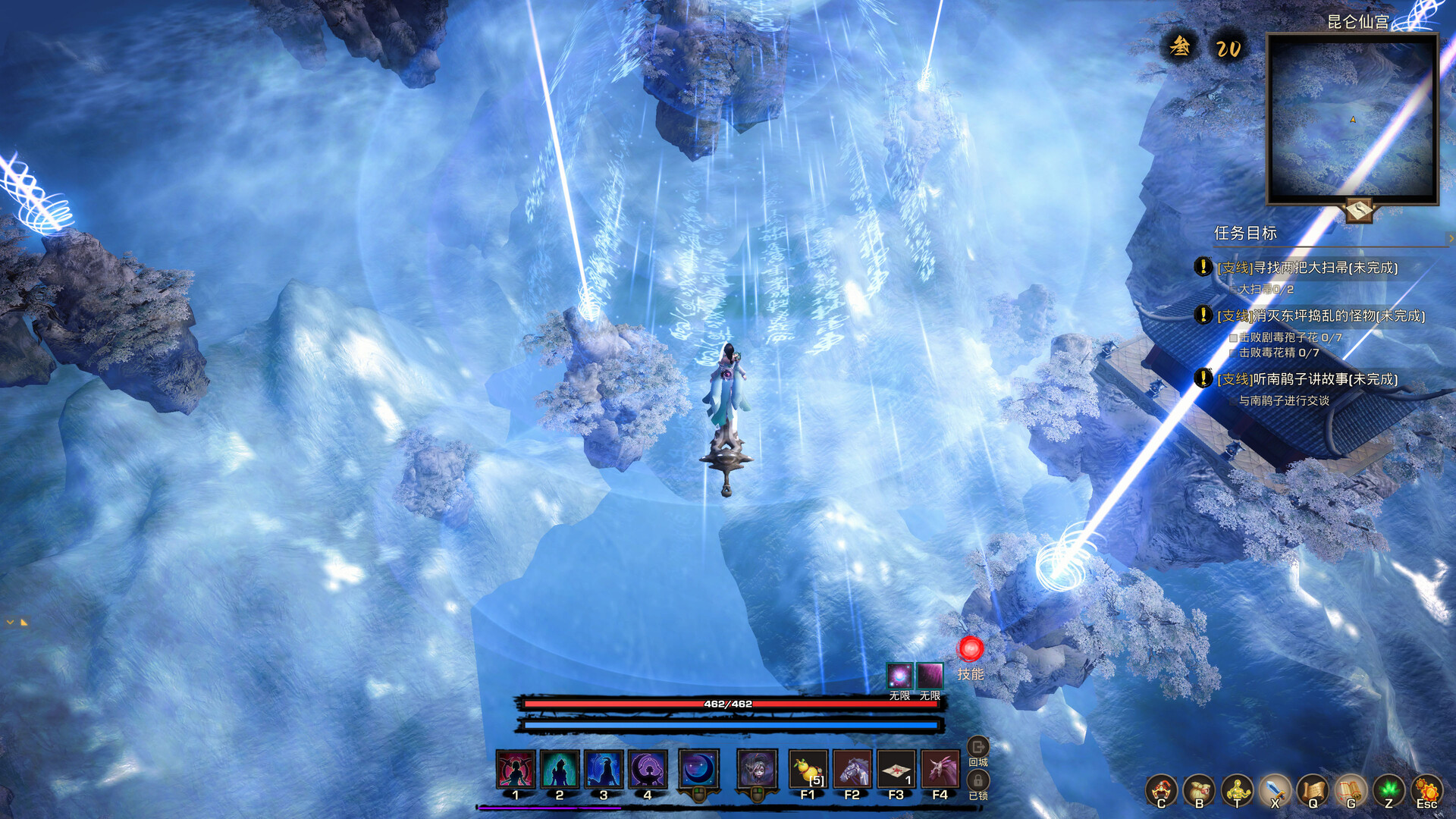Open the map with the minimap scroll button

pos(1359,209)
